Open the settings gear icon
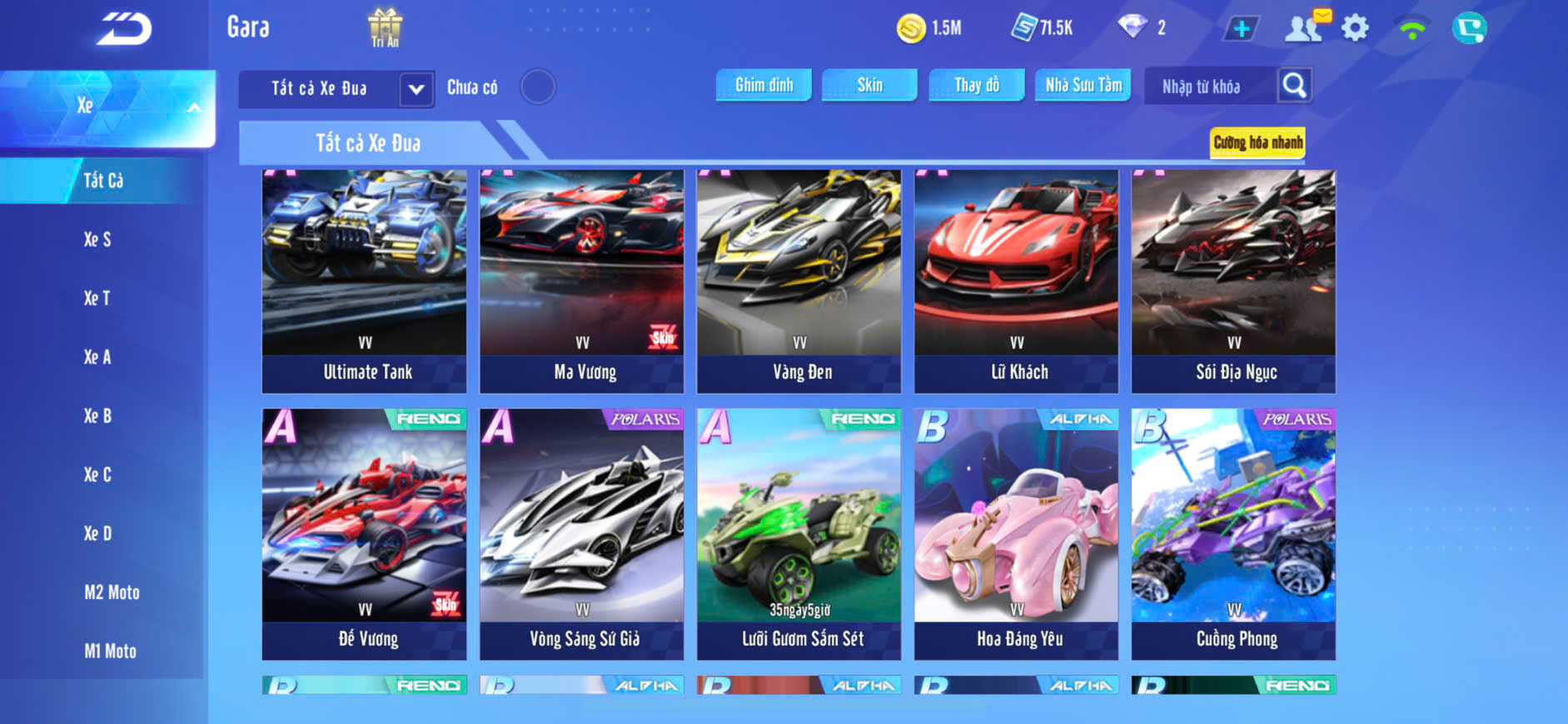 click(1355, 28)
